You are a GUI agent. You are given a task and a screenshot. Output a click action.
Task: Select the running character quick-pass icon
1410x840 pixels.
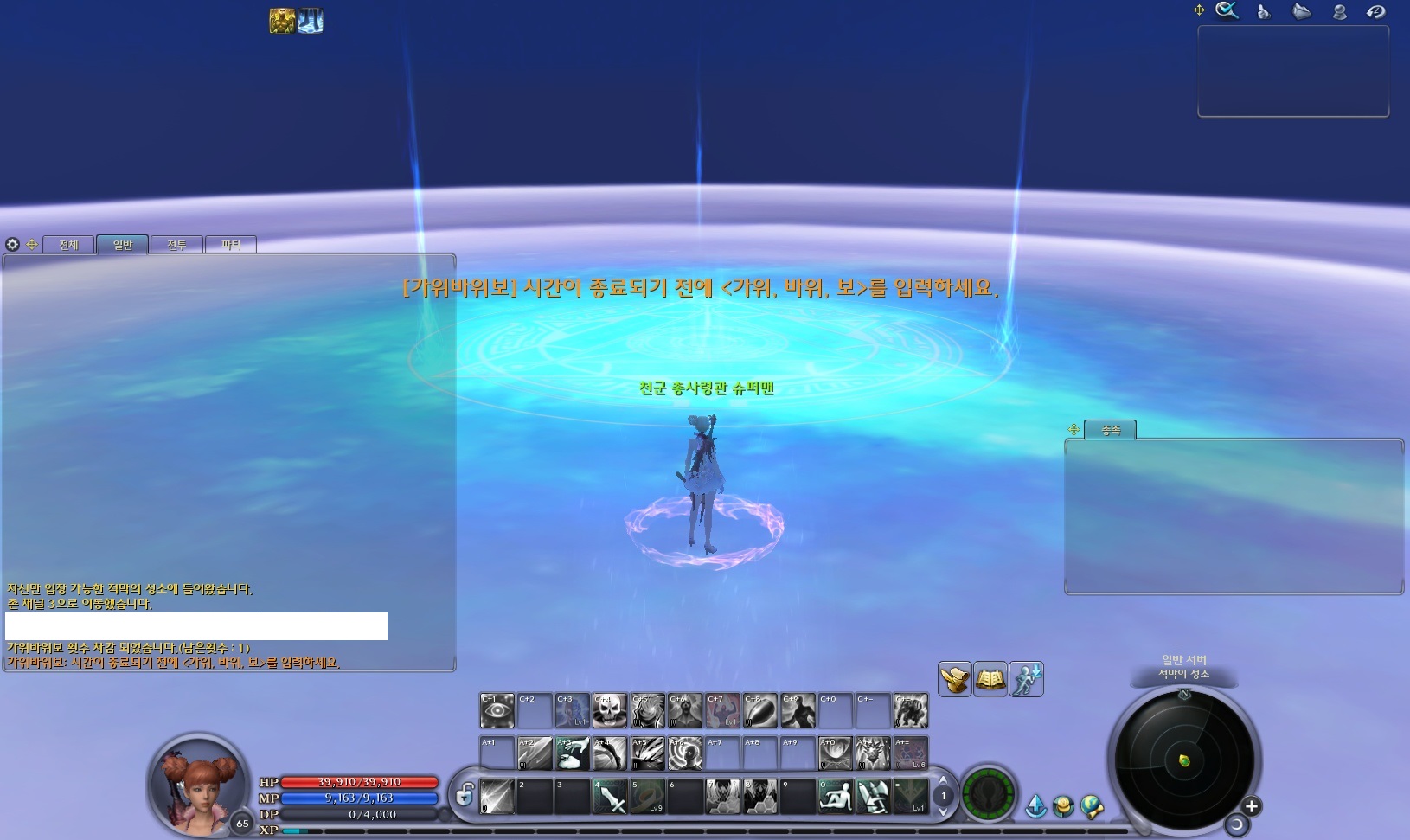pyautogui.click(x=1026, y=679)
